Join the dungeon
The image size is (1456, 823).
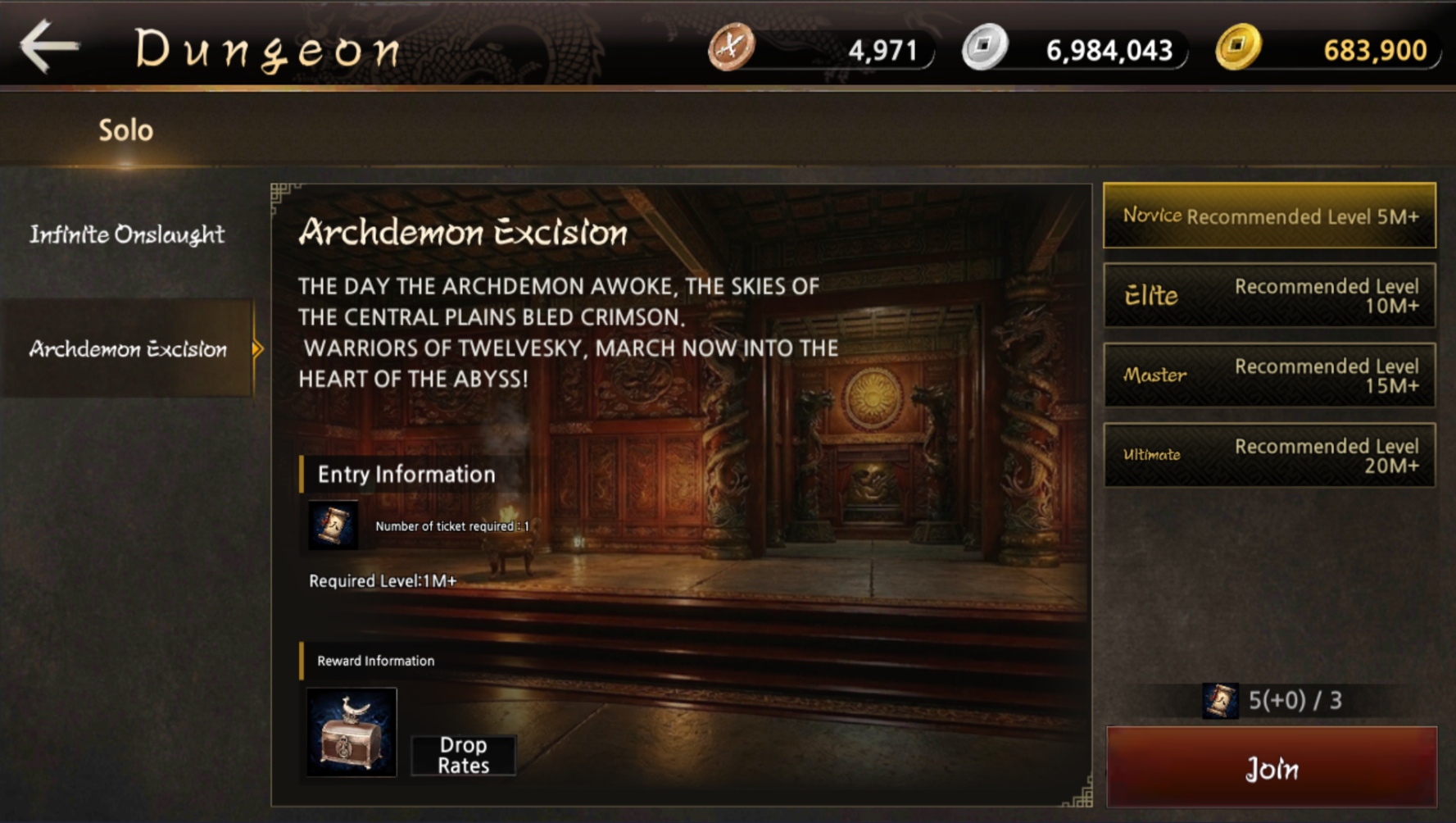1271,768
